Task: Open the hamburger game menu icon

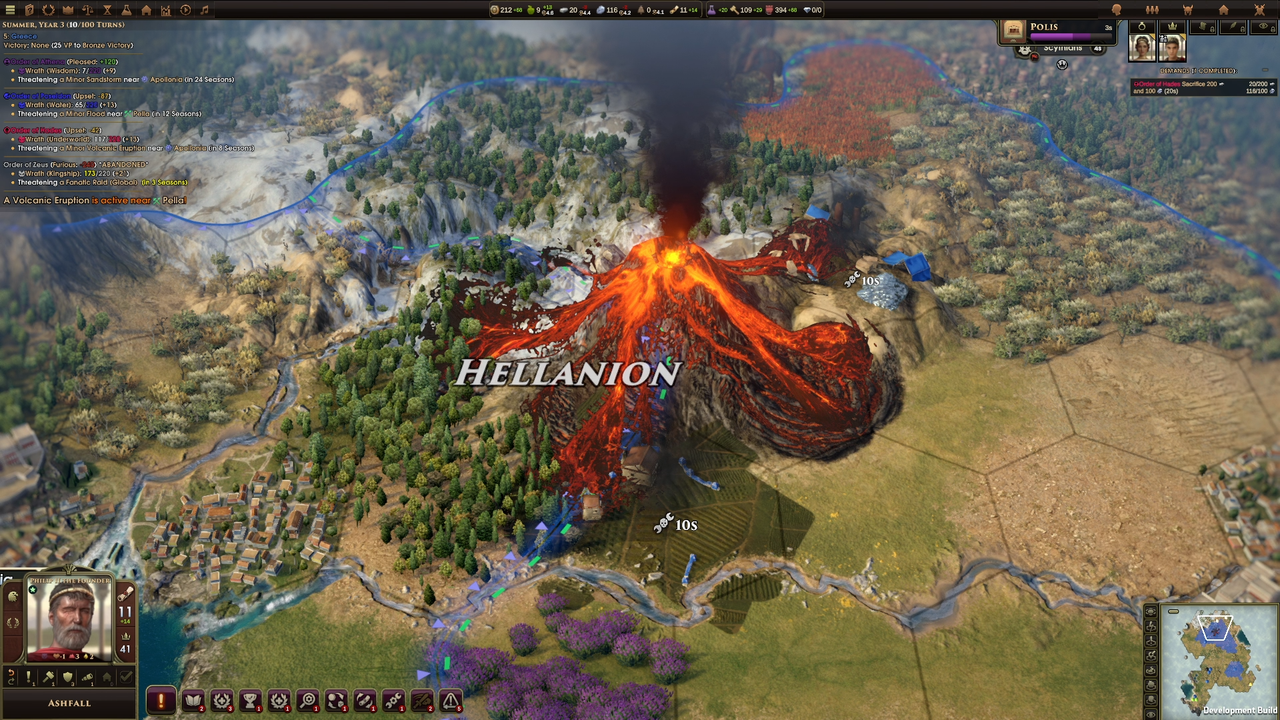Action: [x=10, y=10]
